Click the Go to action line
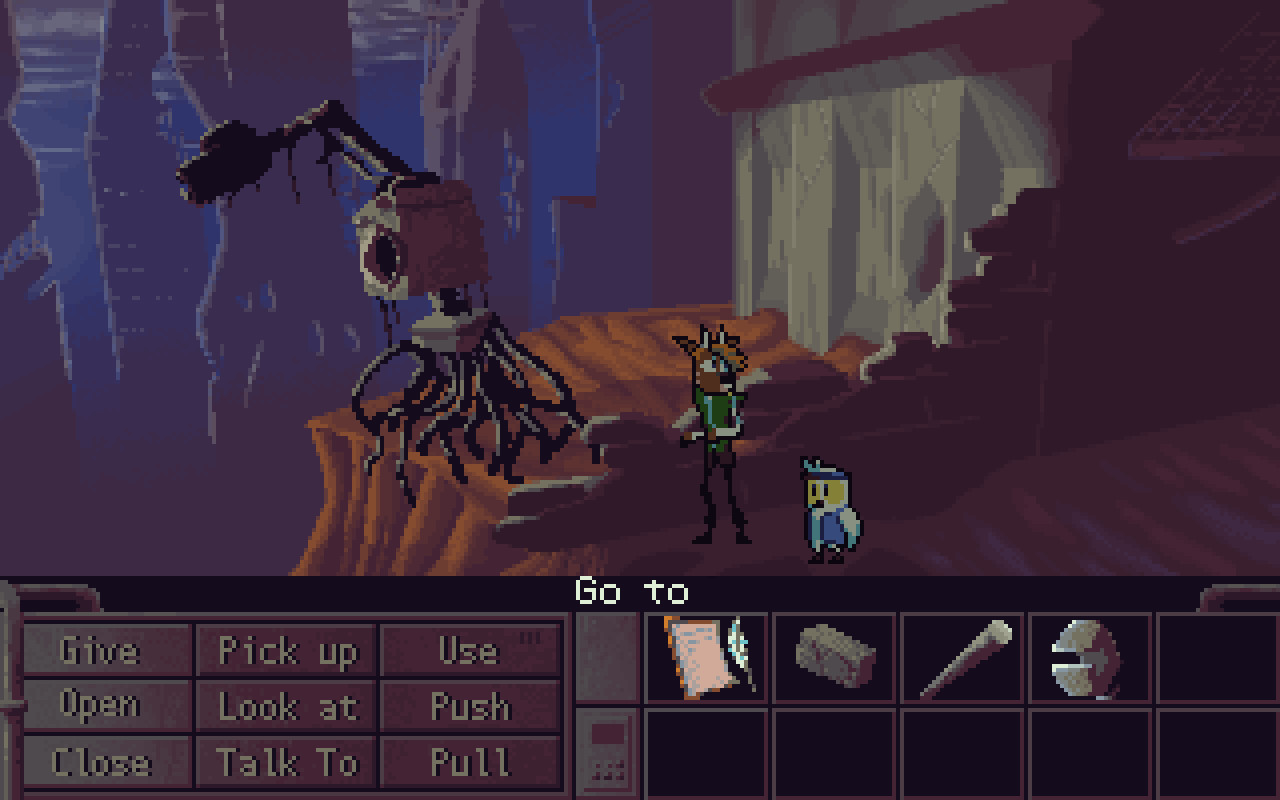The image size is (1280, 800). (x=633, y=592)
